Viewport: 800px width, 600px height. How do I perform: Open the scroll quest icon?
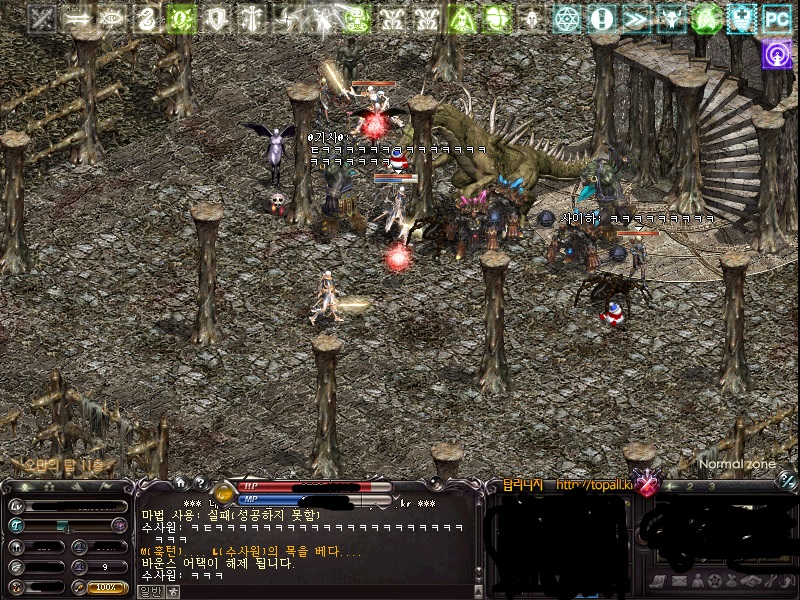click(x=660, y=581)
